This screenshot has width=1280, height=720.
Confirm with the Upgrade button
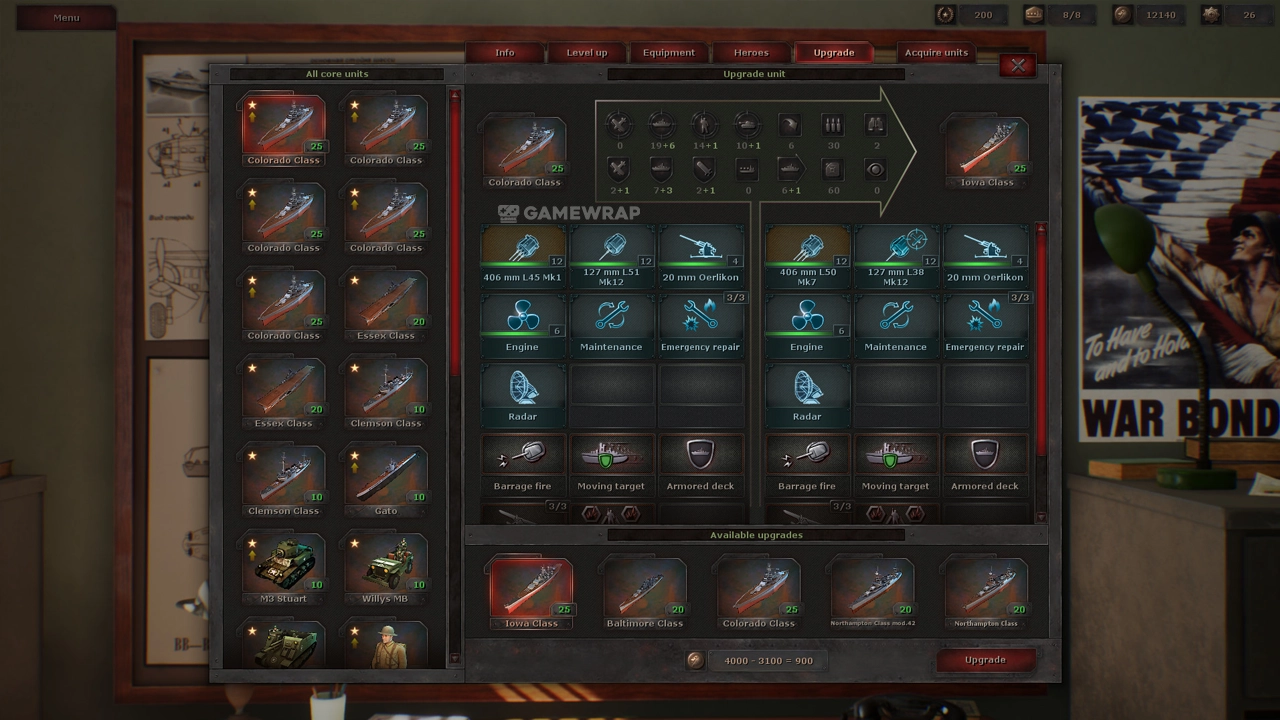985,660
